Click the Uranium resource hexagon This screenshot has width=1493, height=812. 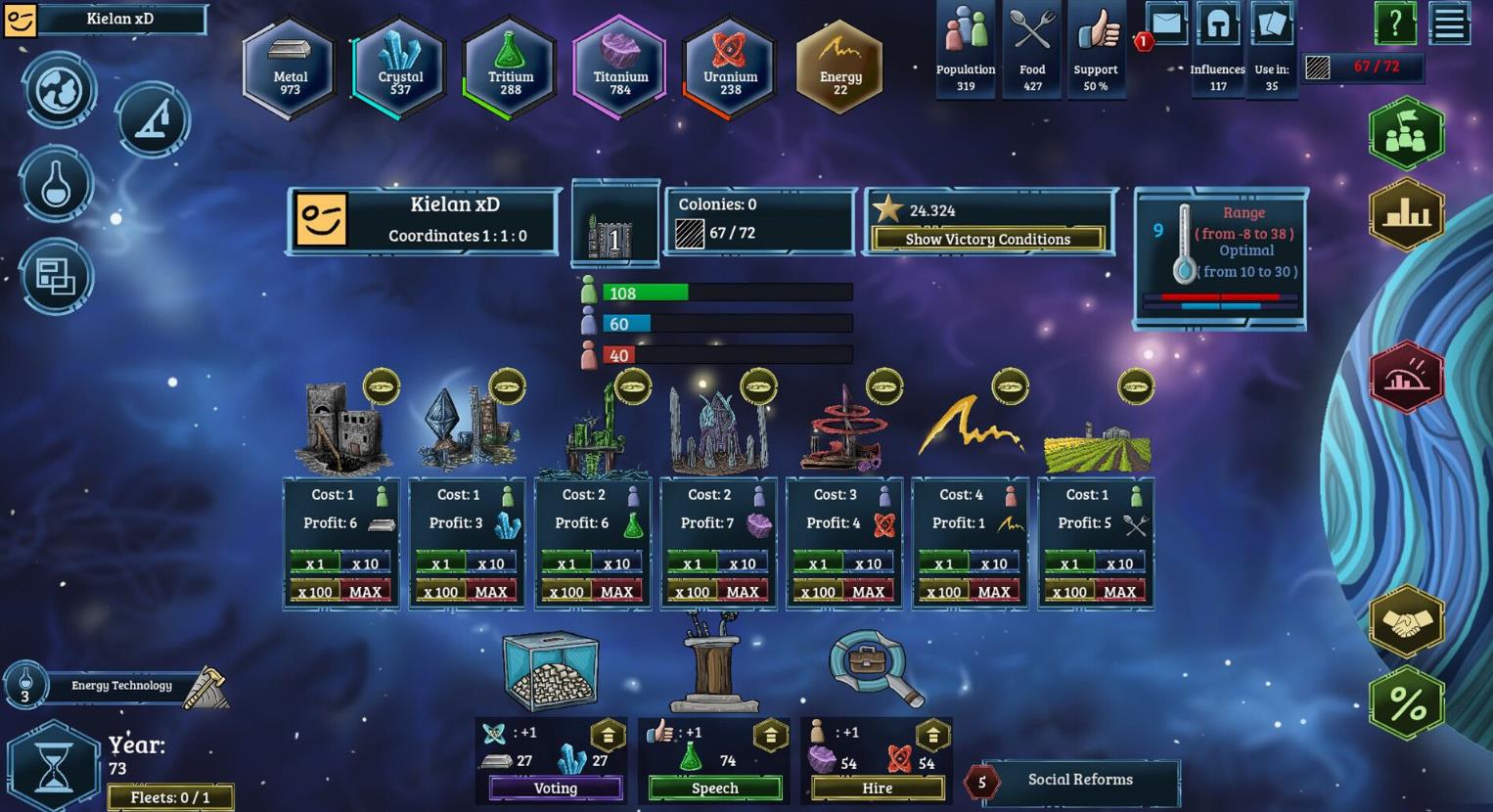pos(728,67)
